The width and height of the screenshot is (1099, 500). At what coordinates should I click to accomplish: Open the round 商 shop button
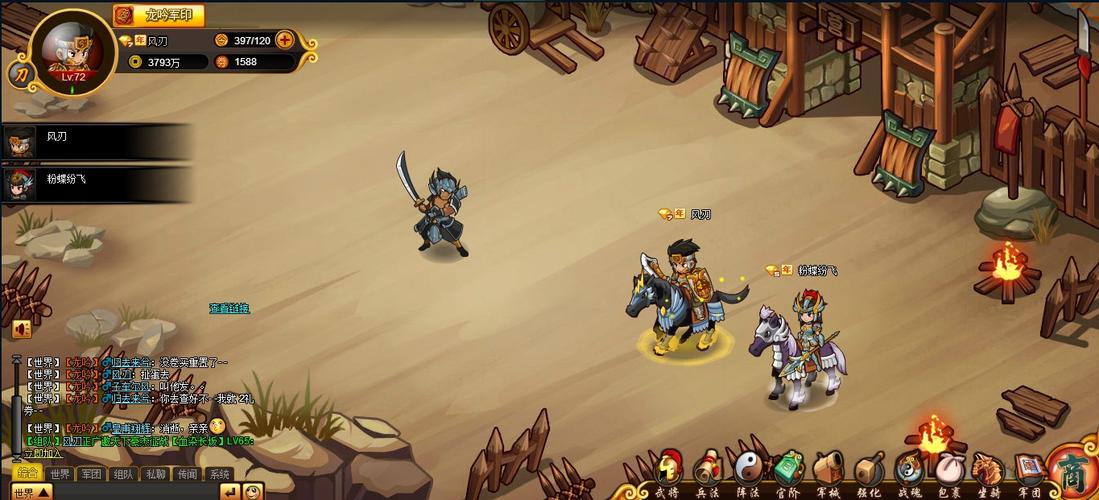[x=1073, y=470]
